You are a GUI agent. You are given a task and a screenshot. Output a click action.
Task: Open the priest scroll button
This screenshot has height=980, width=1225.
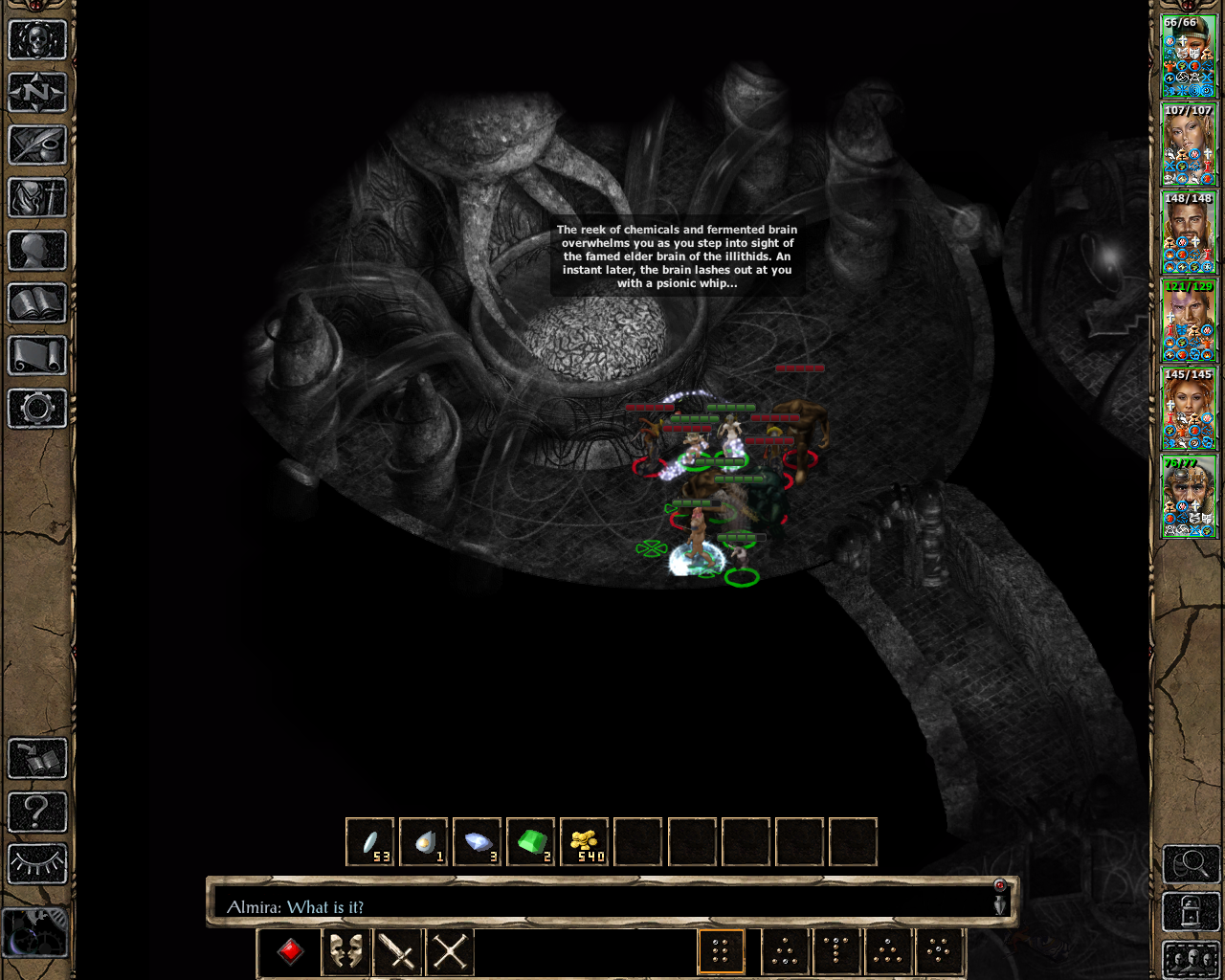37,356
